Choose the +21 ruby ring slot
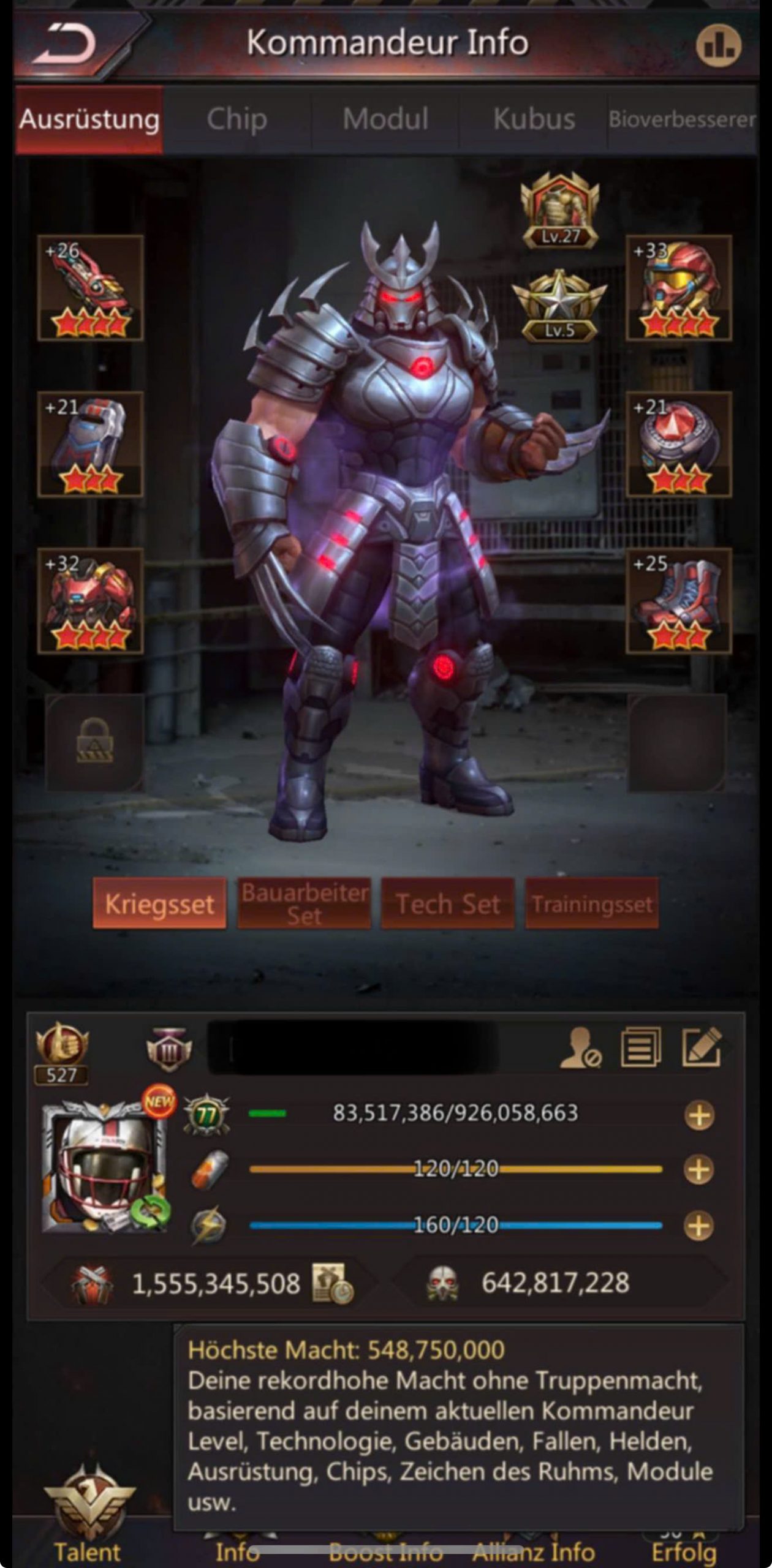Image resolution: width=772 pixels, height=1568 pixels. pyautogui.click(x=679, y=444)
